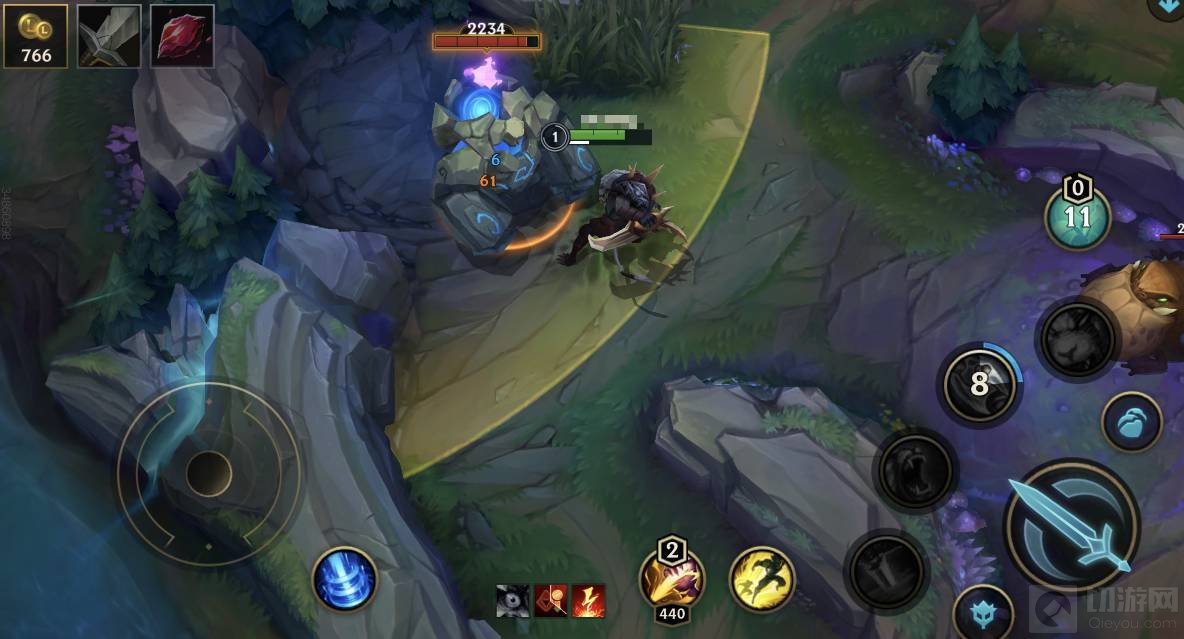Use the yellow Flash summoner spell

[x=762, y=579]
